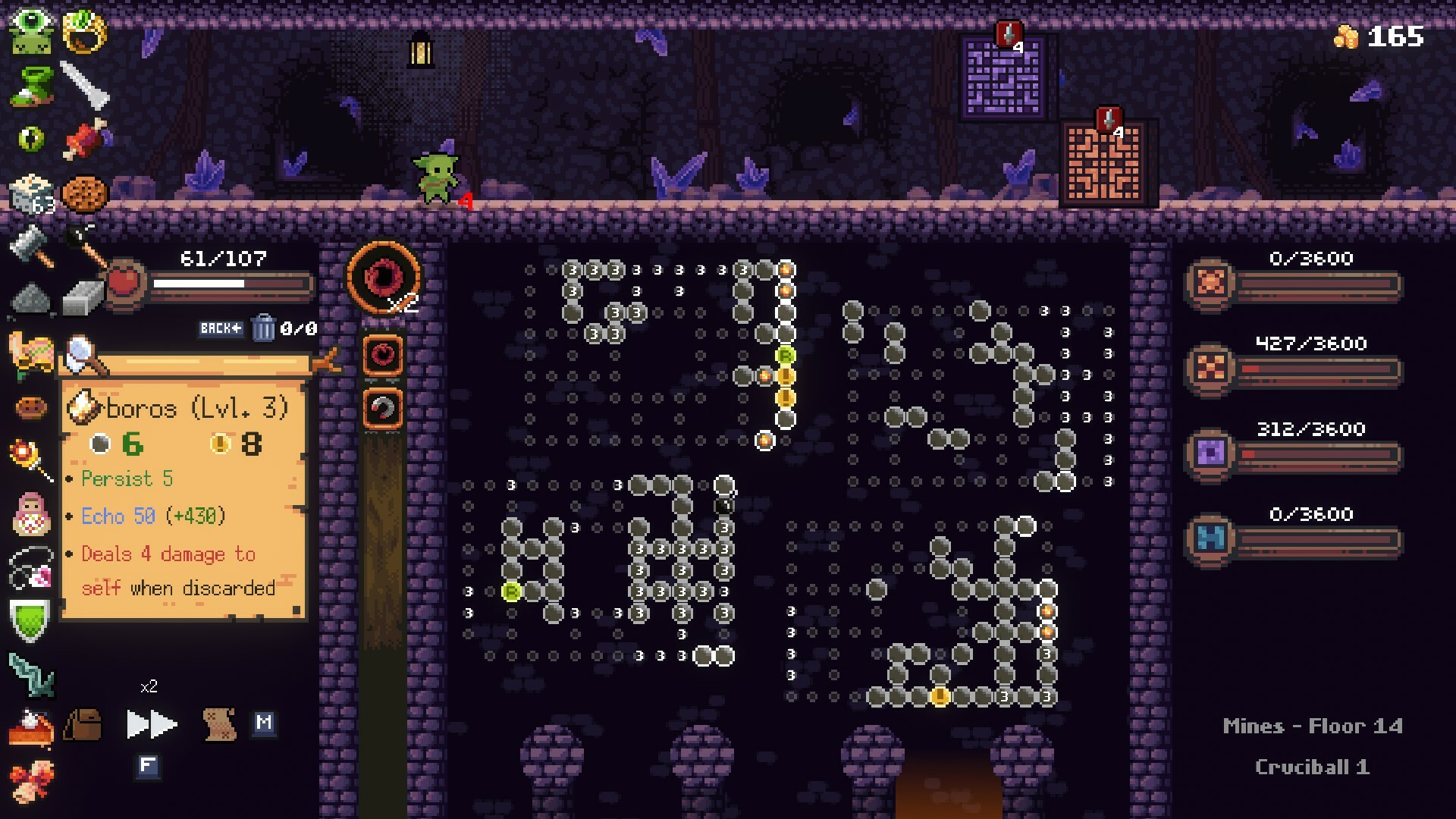
Task: Click the green goblin character on the surface
Action: tap(437, 176)
